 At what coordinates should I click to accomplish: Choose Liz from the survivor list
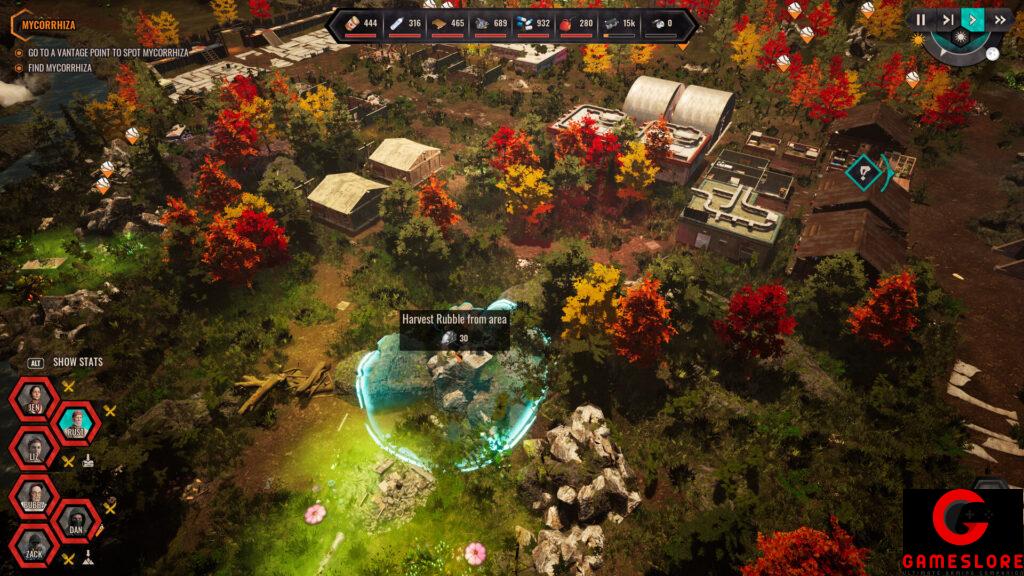coord(35,448)
